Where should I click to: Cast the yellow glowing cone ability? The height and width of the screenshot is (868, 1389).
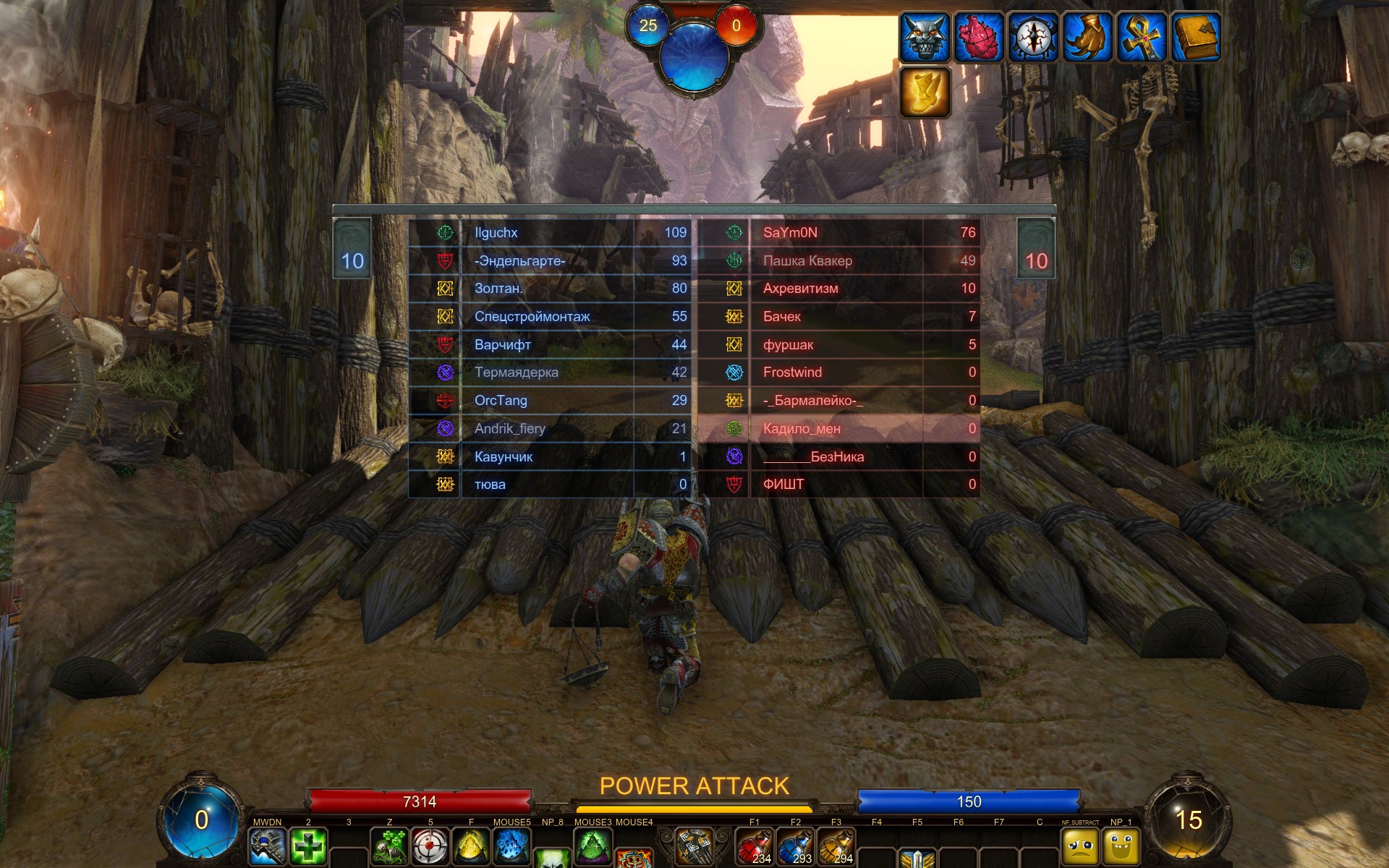point(470,846)
